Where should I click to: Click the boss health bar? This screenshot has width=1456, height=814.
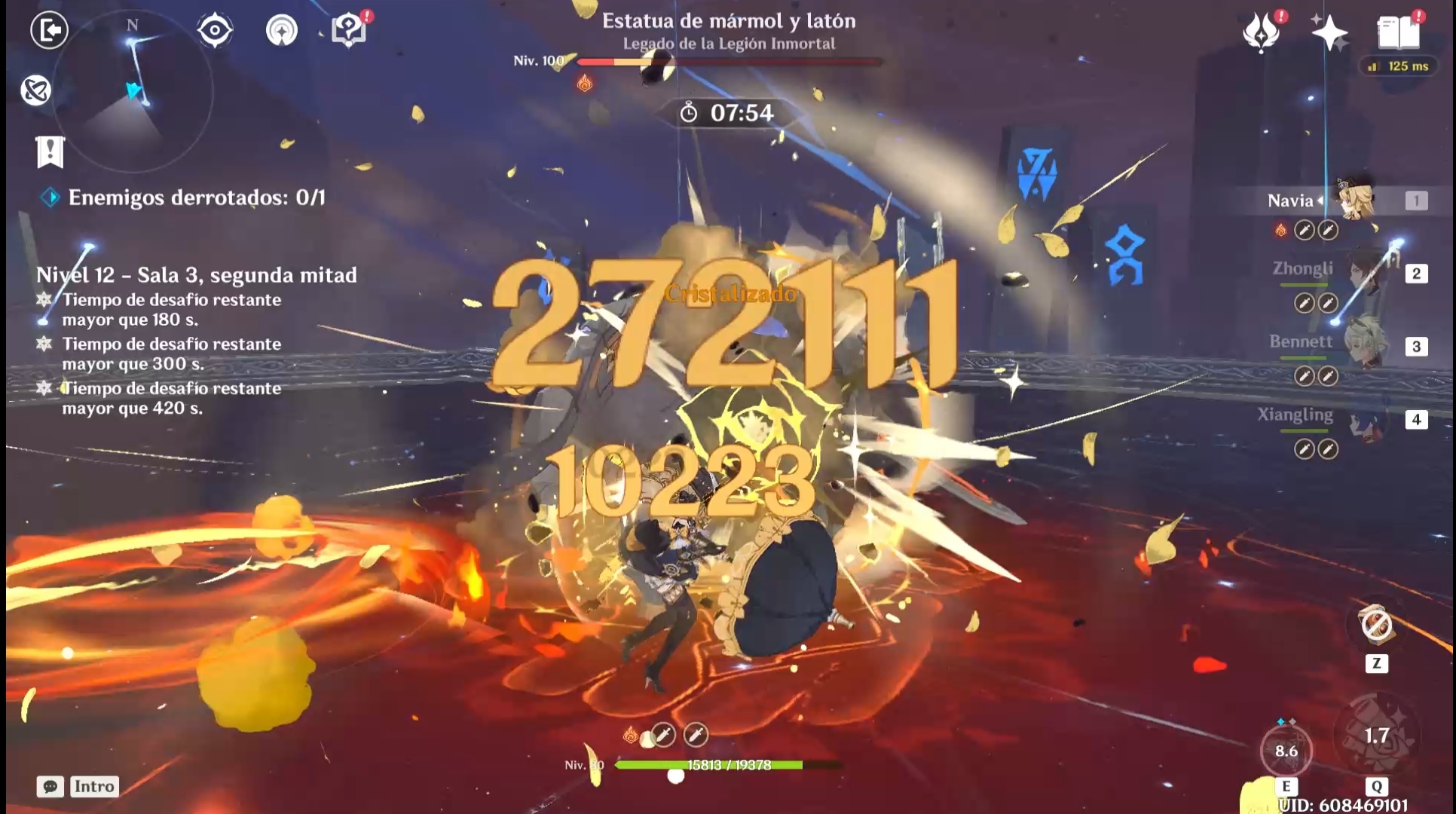click(x=727, y=62)
